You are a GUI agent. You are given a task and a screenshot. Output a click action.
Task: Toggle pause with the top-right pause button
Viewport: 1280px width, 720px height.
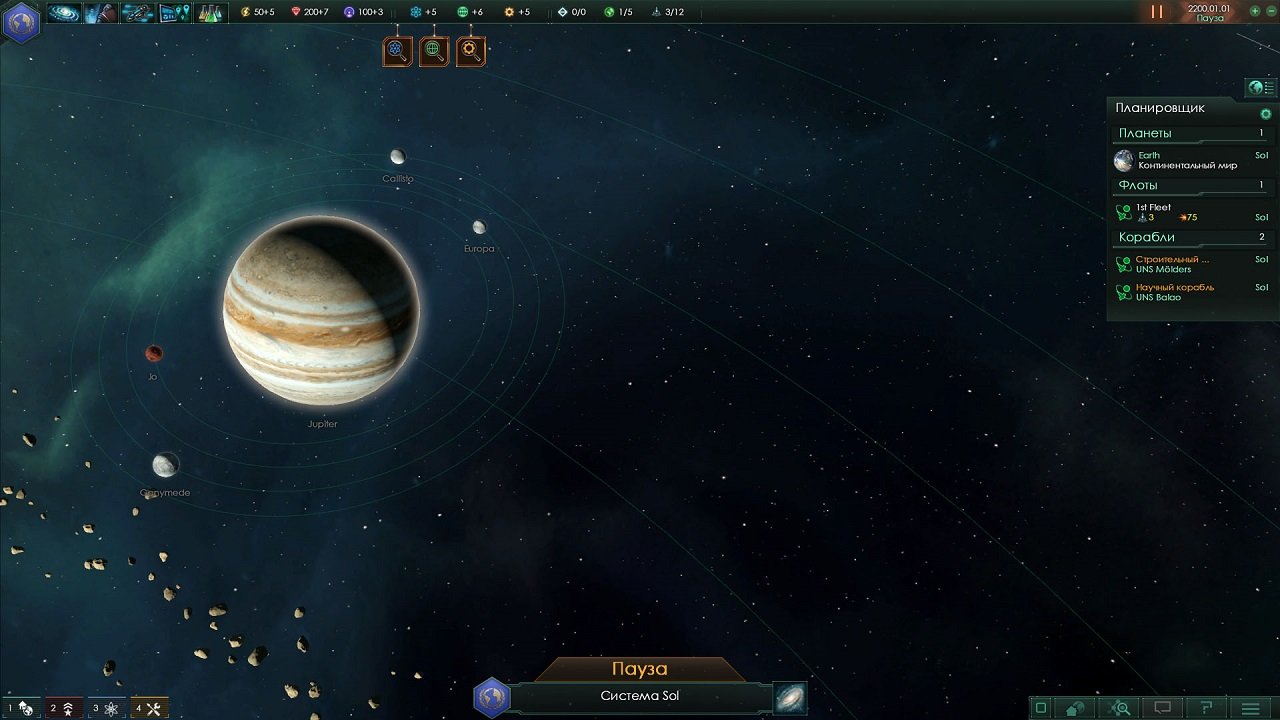[1155, 12]
